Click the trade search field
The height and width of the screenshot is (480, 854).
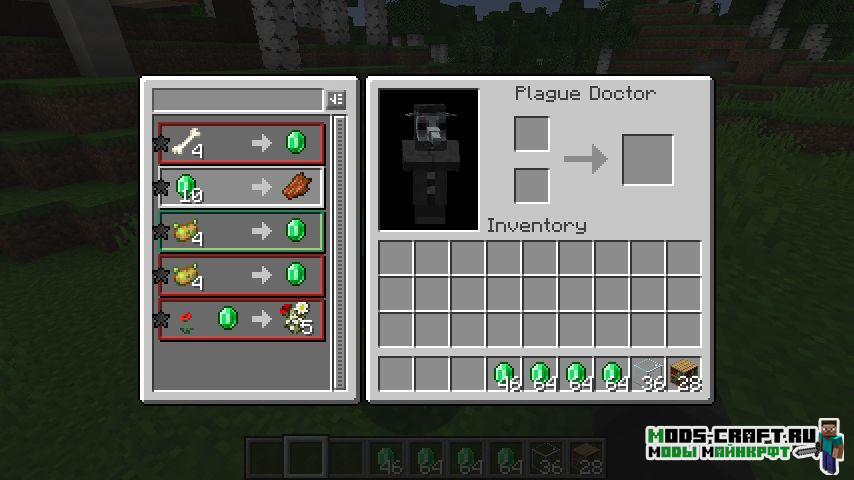click(237, 99)
